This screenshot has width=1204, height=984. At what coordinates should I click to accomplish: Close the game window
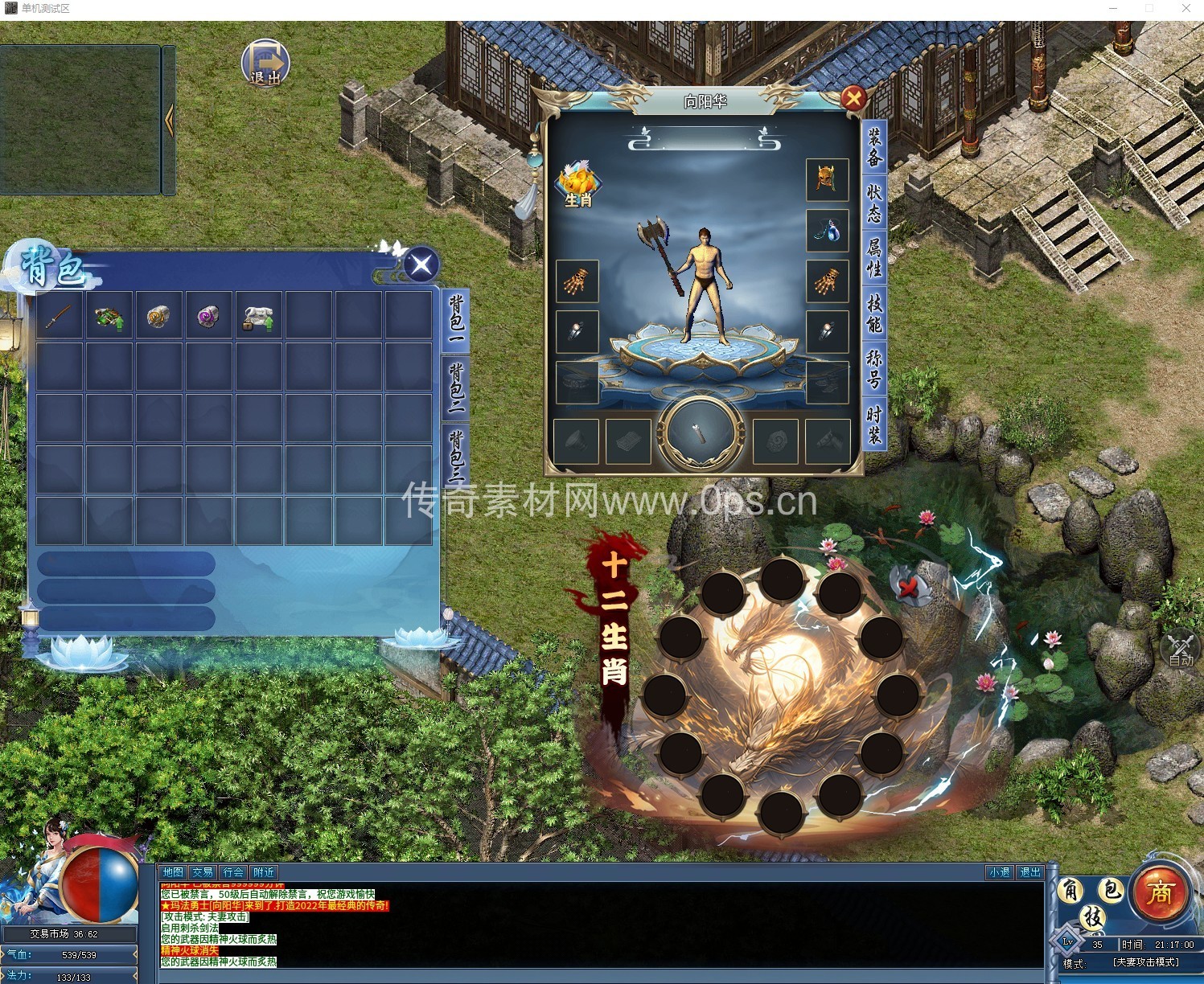click(x=1186, y=8)
